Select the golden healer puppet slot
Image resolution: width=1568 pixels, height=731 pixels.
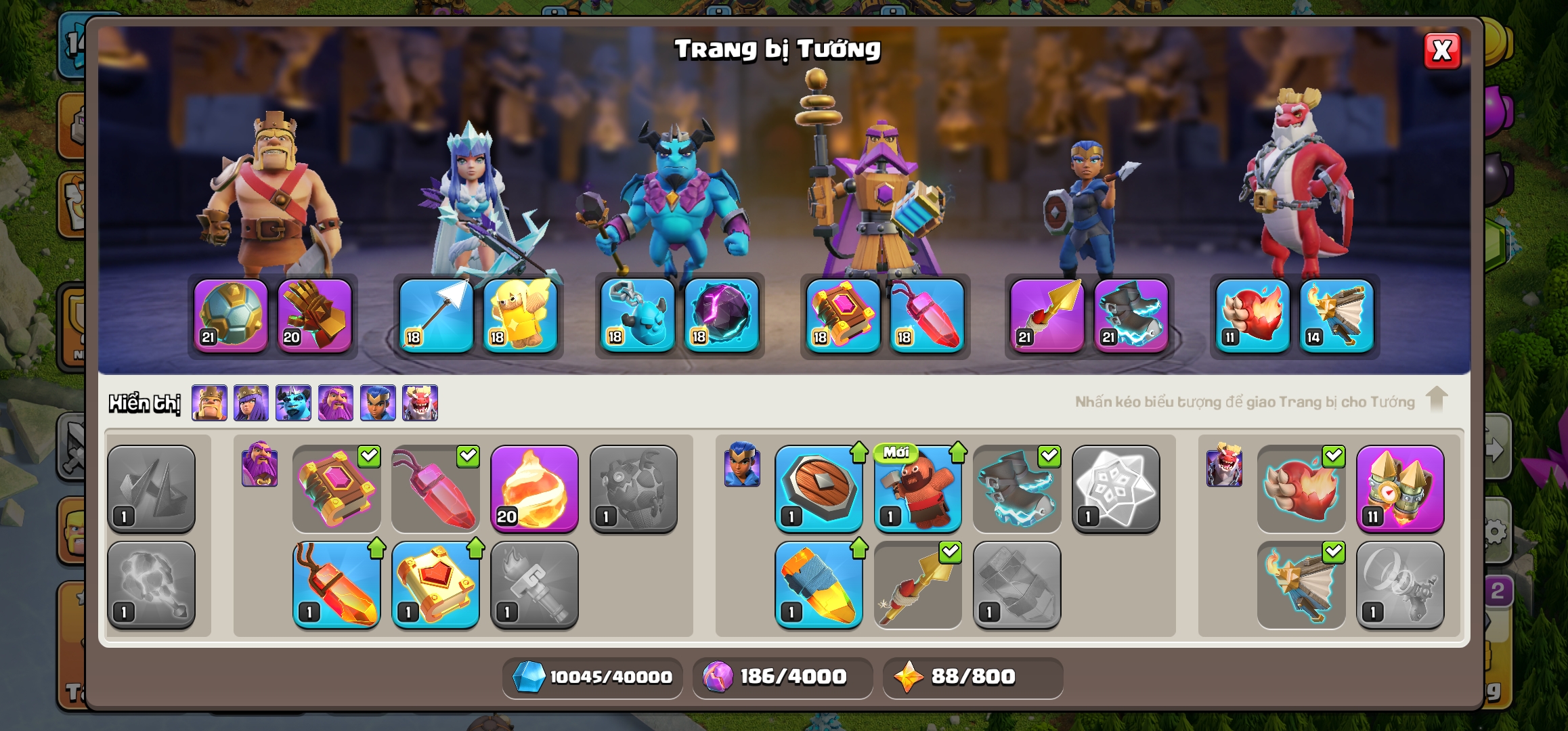click(x=520, y=315)
